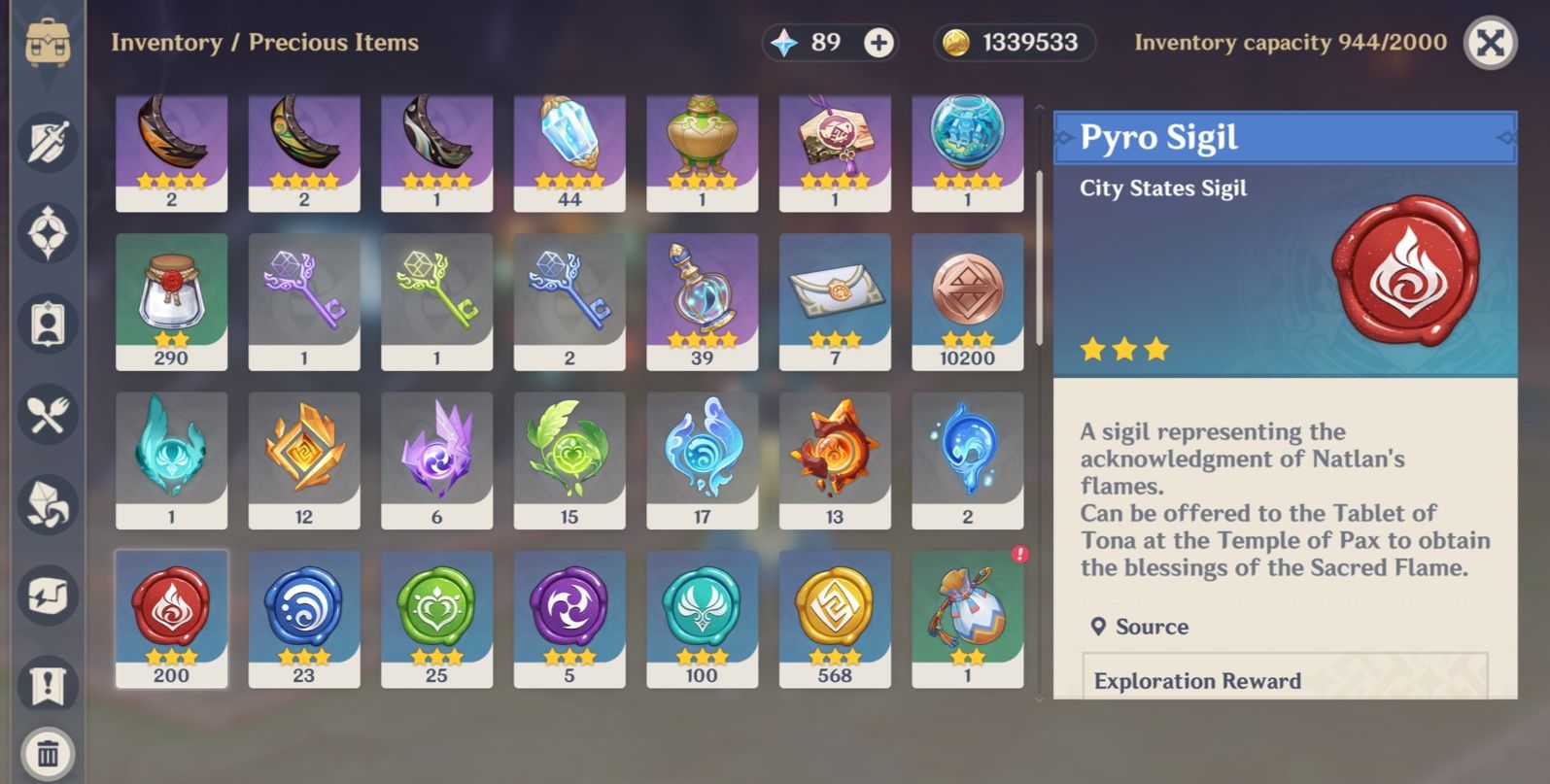Click the Primogem currency icon
1550x784 pixels.
pyautogui.click(x=783, y=42)
